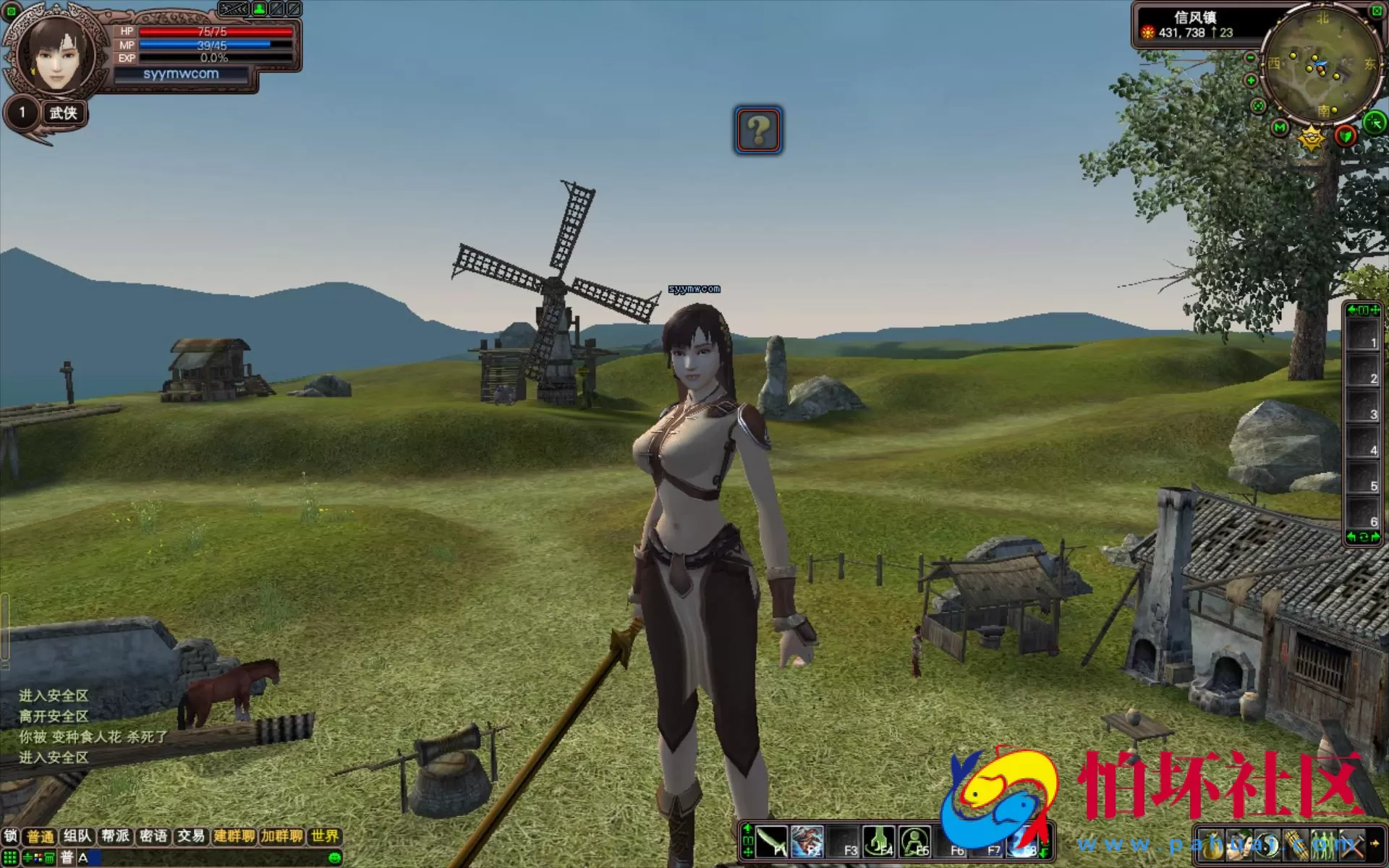Viewport: 1389px width, 868px height.
Task: Open the 密语 whisper chat tab
Action: tap(153, 836)
